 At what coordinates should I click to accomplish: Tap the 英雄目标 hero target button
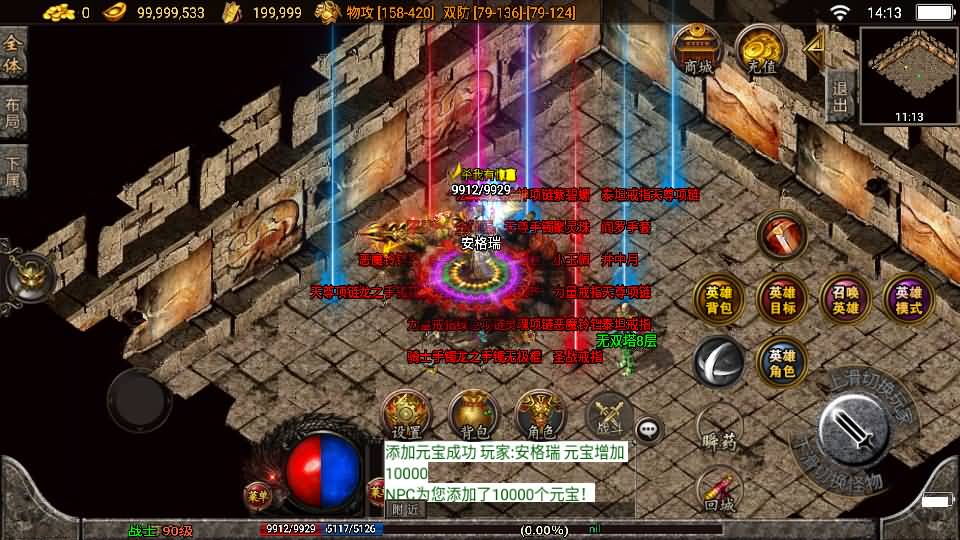tap(782, 300)
